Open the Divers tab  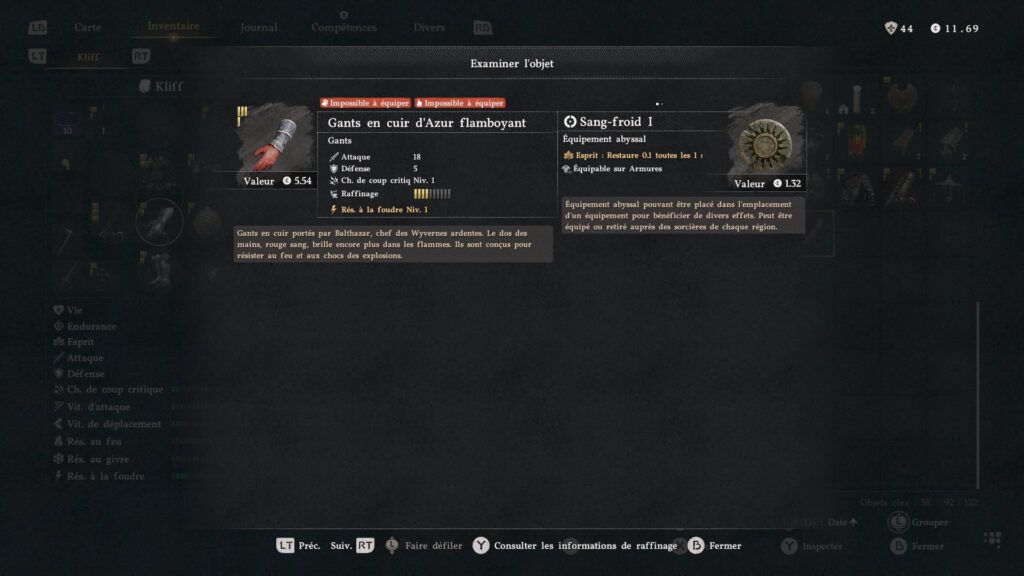click(431, 28)
